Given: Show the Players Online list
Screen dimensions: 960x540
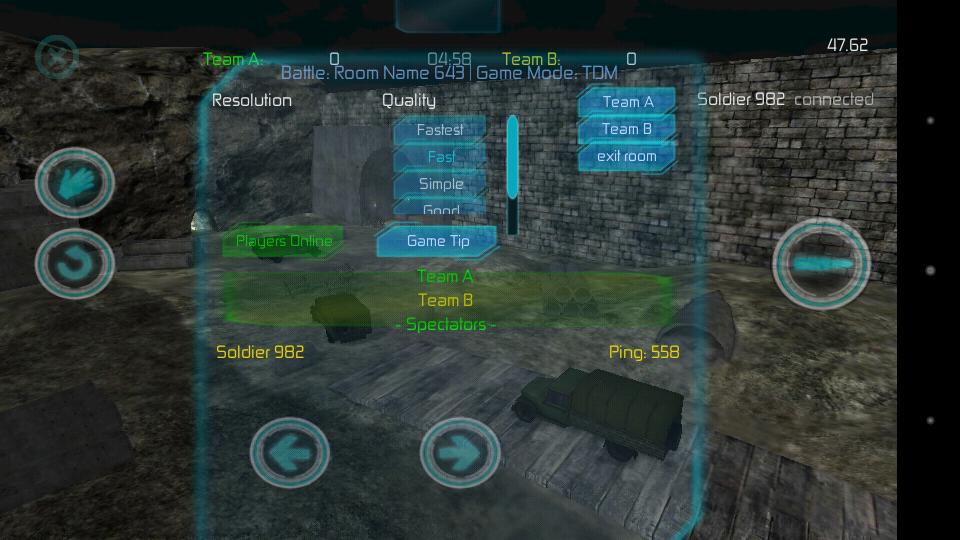Looking at the screenshot, I should pyautogui.click(x=283, y=241).
